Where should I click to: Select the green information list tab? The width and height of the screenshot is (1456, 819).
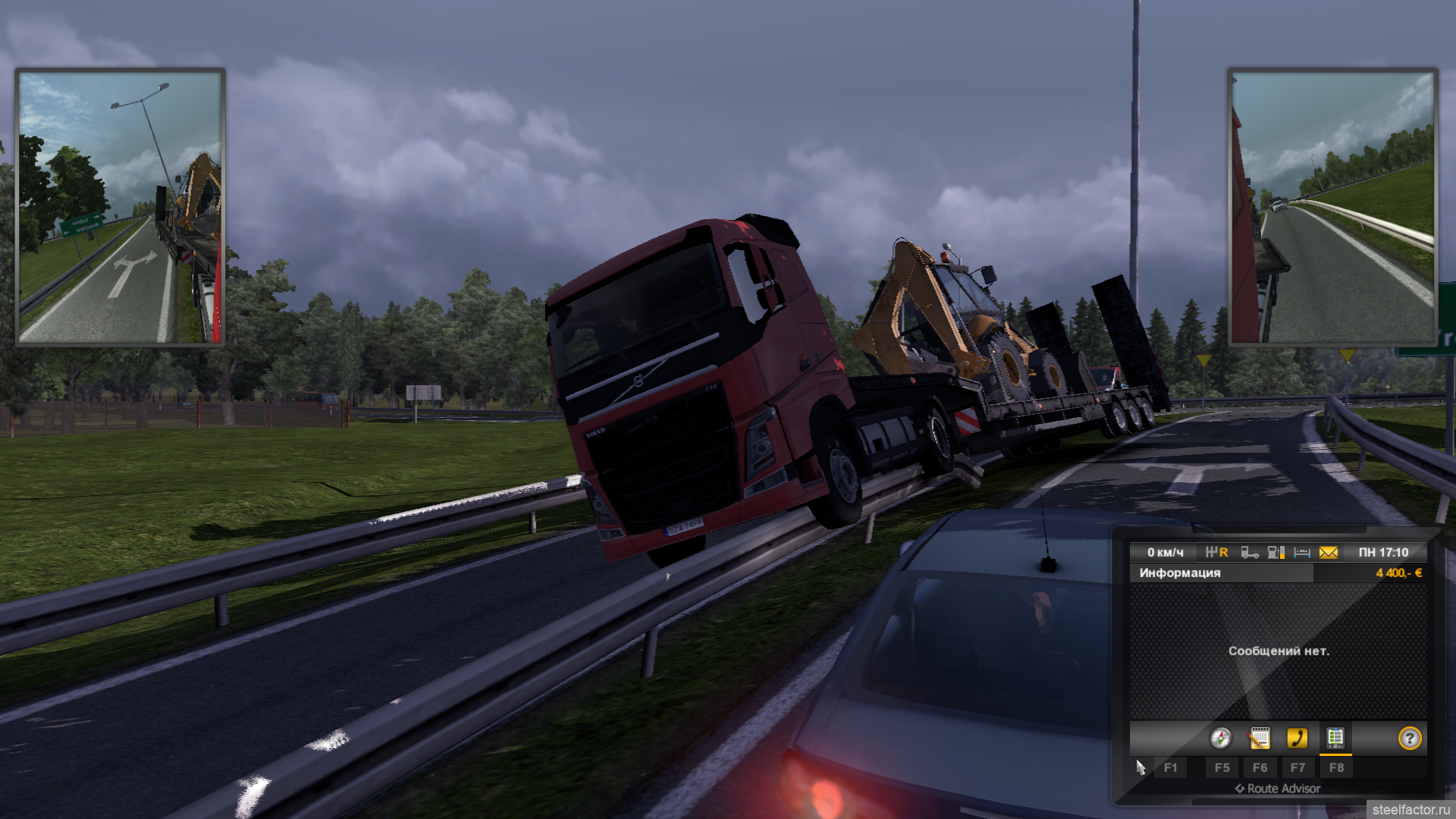pyautogui.click(x=1335, y=738)
